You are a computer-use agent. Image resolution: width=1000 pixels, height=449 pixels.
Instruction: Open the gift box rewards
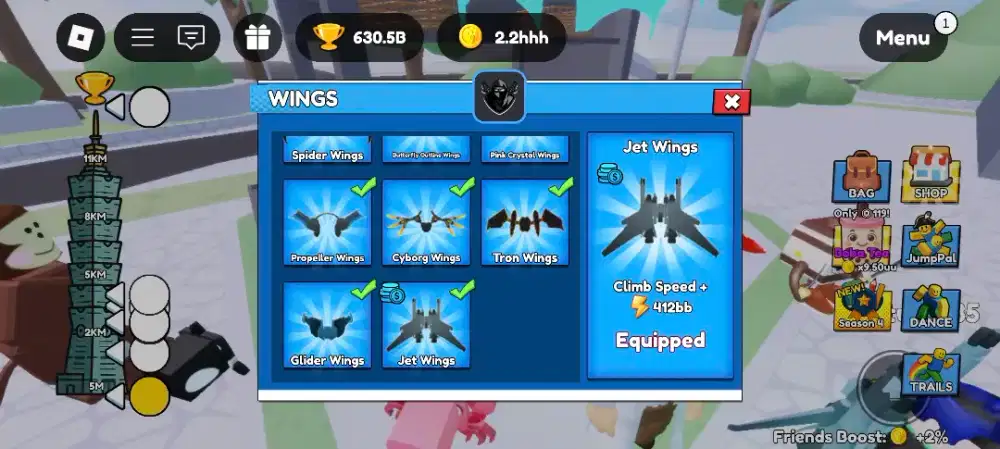[258, 38]
